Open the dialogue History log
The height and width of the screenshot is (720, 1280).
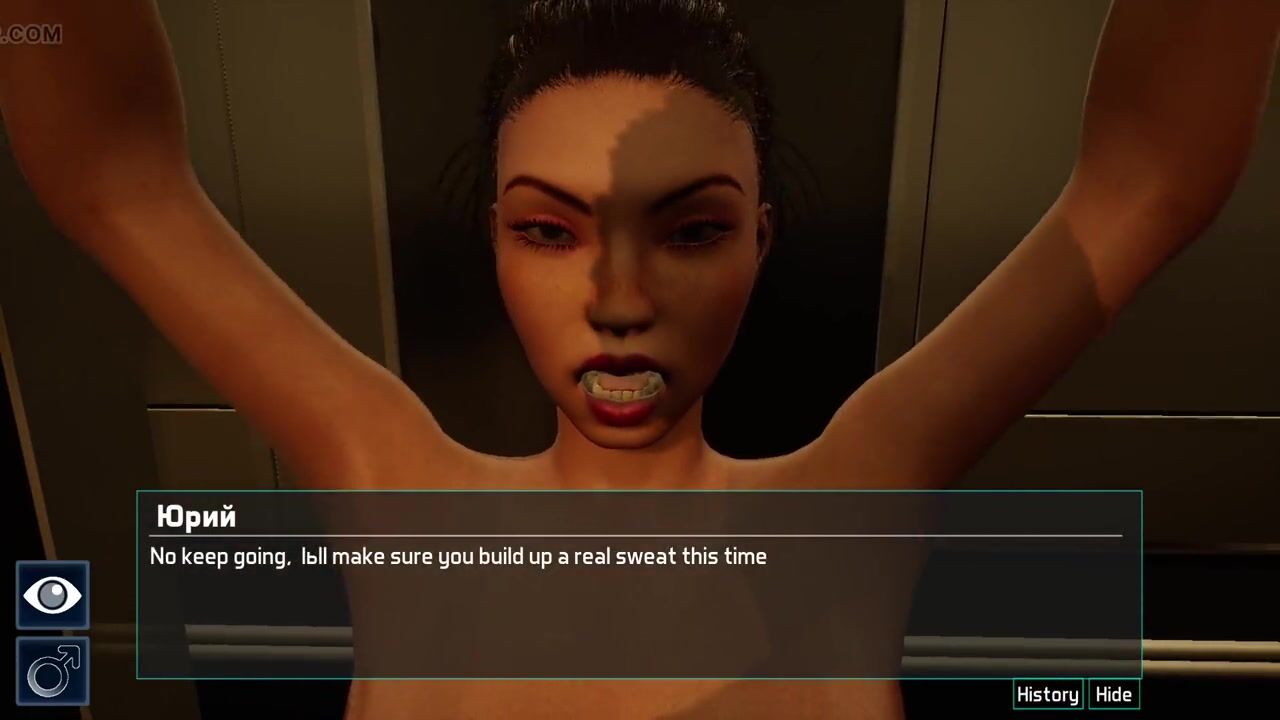1047,695
